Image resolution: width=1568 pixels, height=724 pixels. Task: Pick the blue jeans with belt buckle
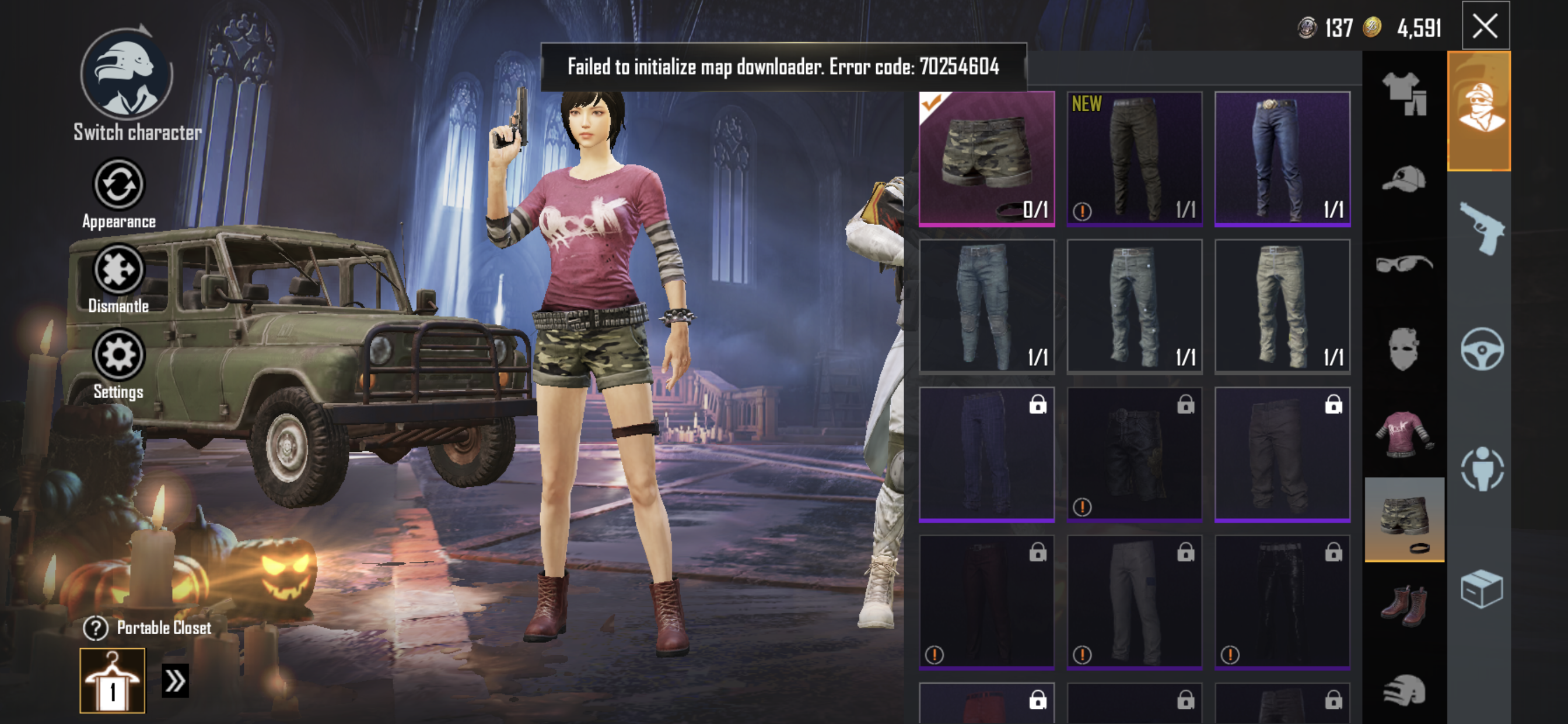[1282, 159]
